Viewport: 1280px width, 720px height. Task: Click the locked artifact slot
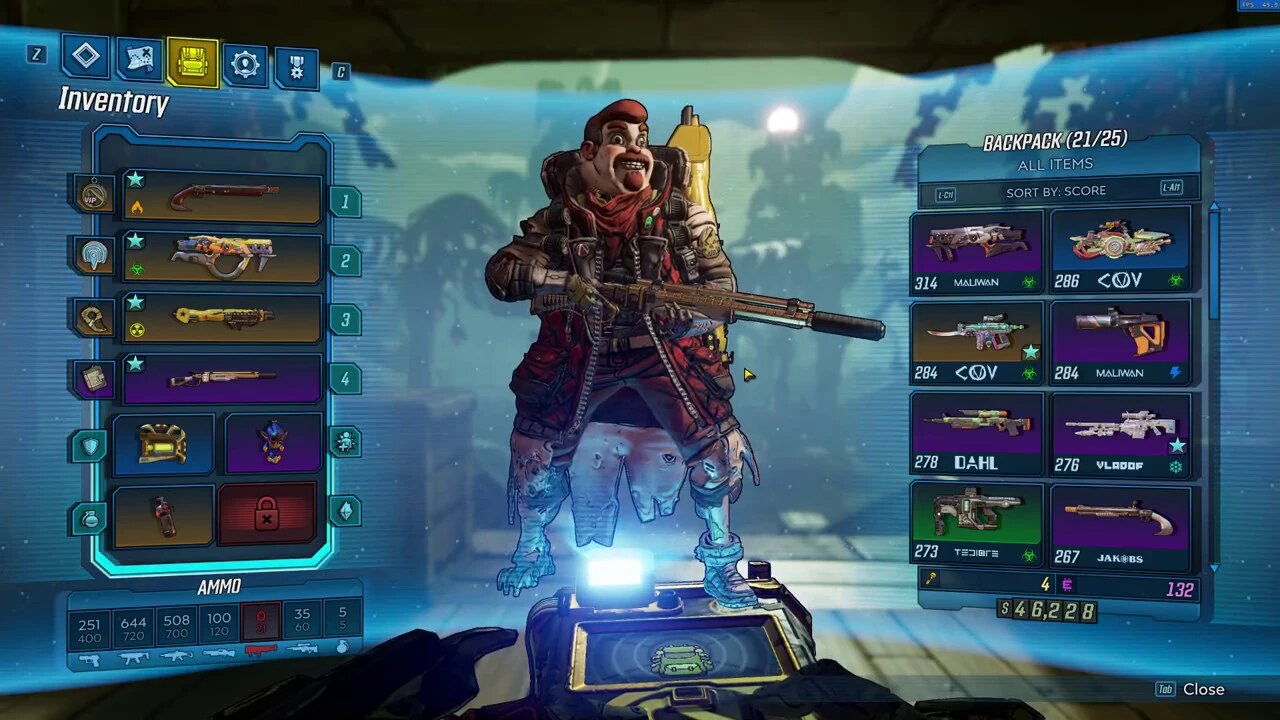coord(267,515)
